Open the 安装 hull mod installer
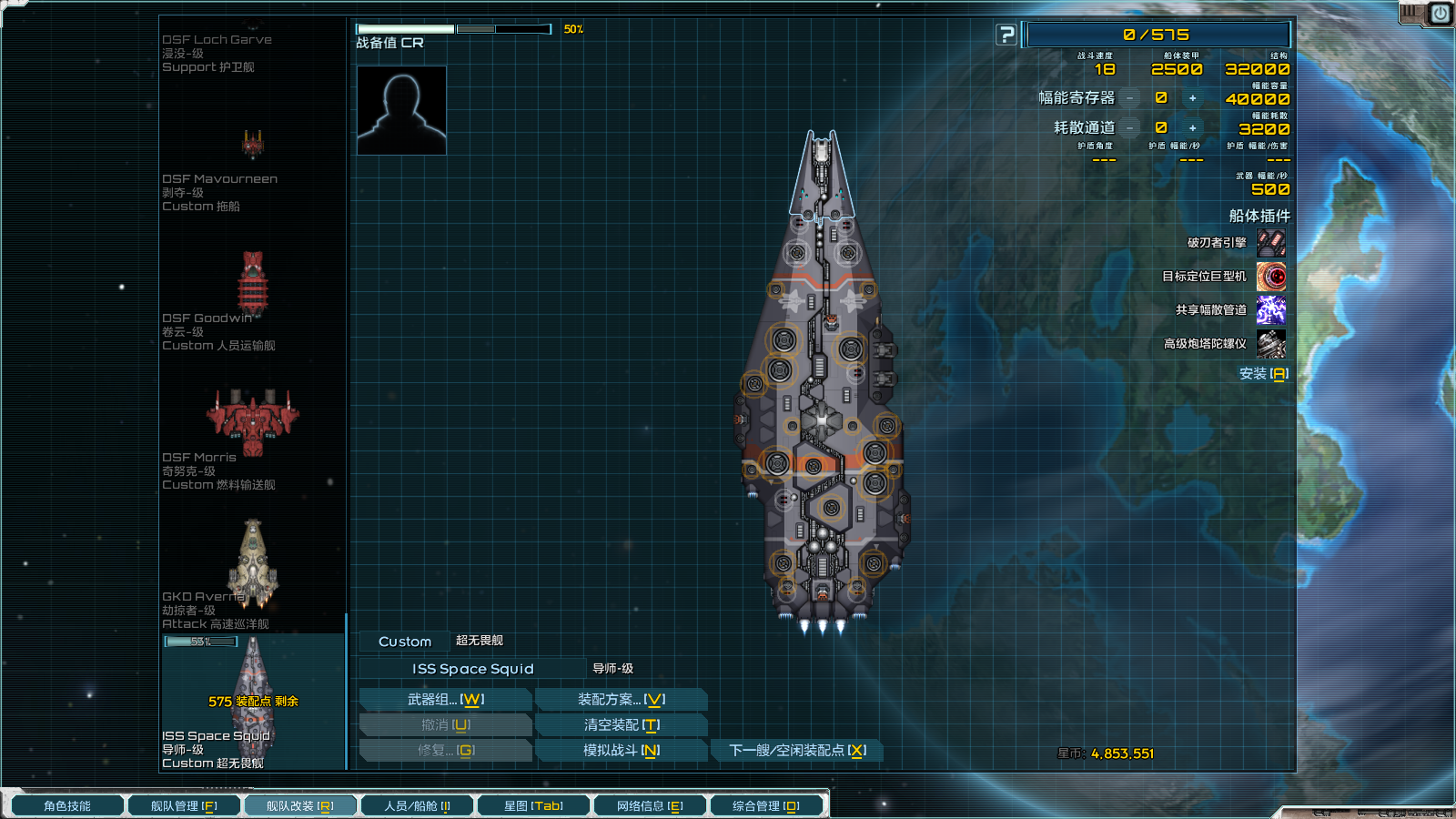The image size is (1456, 819). click(1263, 374)
